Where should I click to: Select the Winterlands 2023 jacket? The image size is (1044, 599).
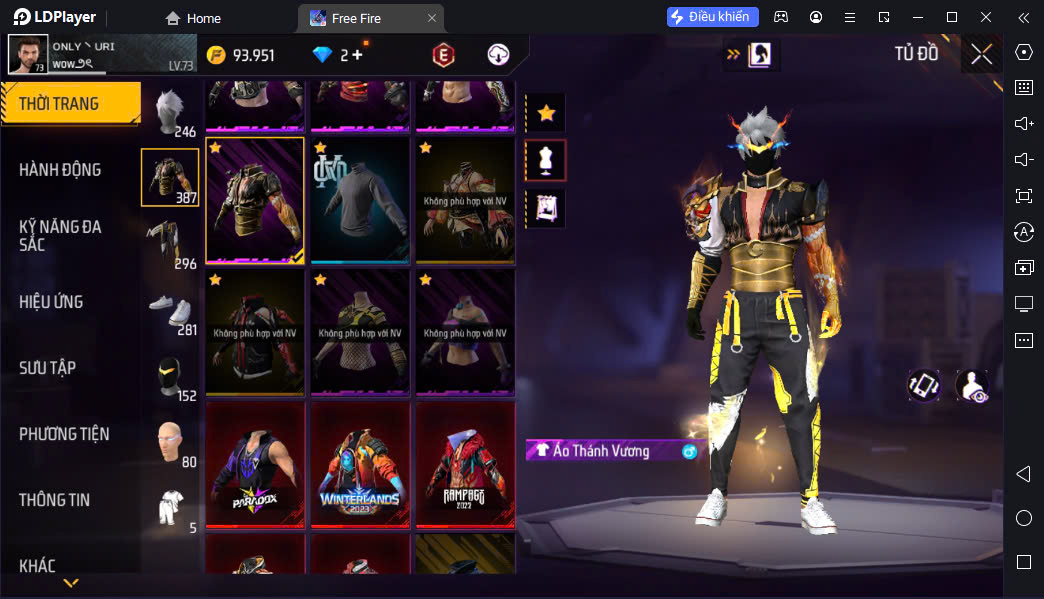click(x=360, y=465)
